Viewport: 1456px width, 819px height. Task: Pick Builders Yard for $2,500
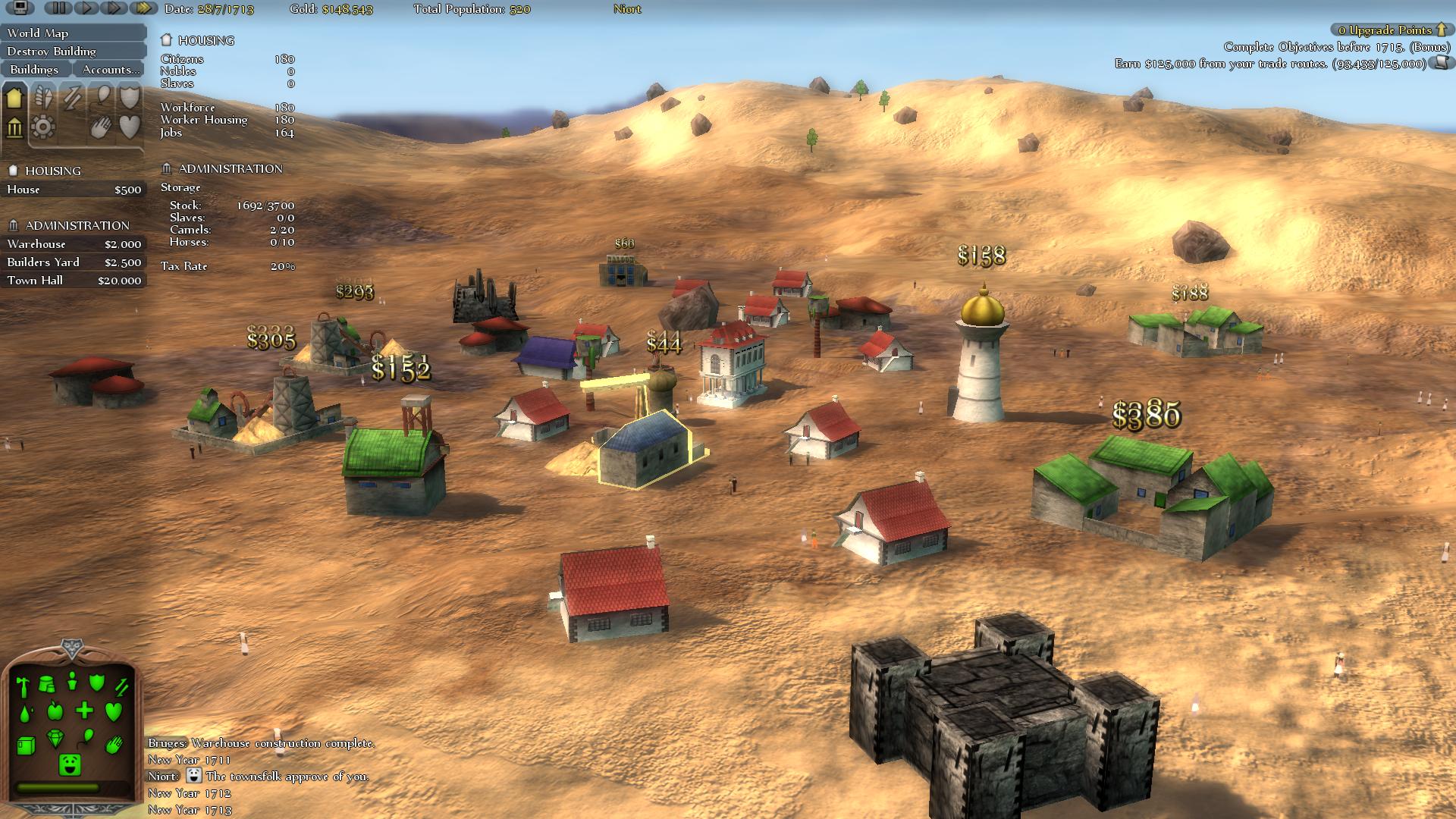click(x=73, y=262)
